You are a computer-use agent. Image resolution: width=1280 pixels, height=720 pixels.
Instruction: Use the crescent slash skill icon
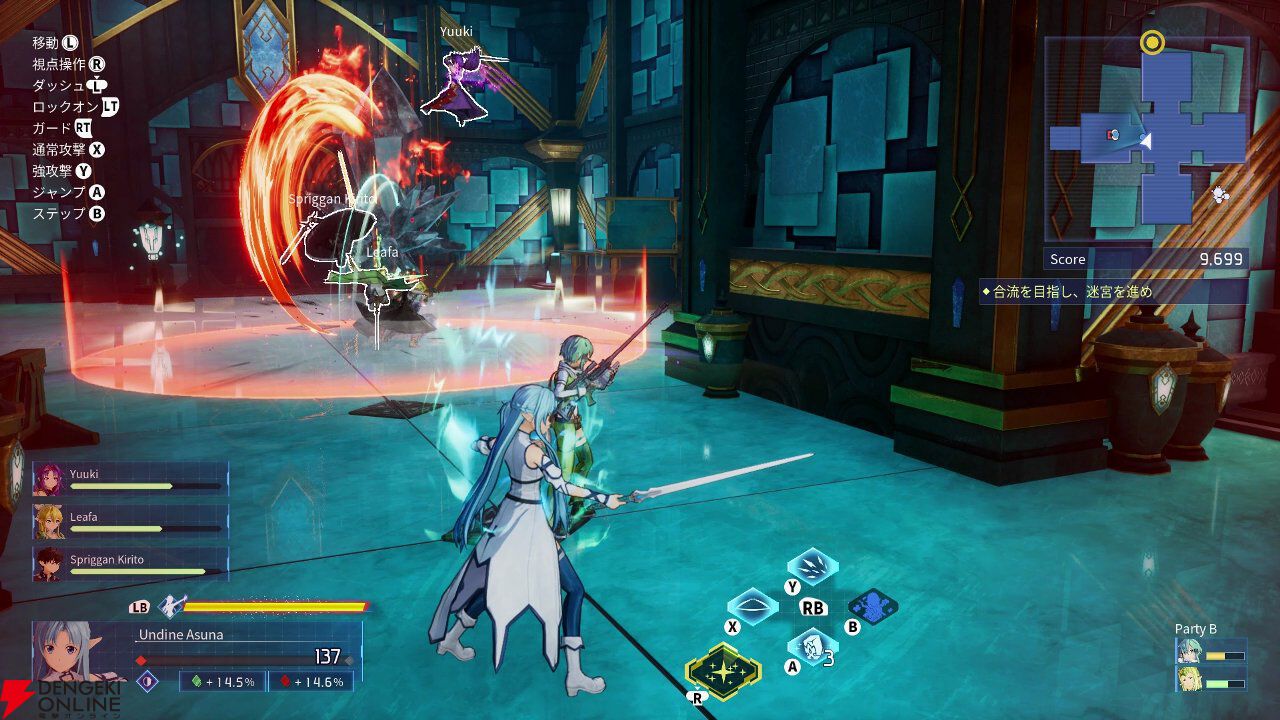pos(752,606)
